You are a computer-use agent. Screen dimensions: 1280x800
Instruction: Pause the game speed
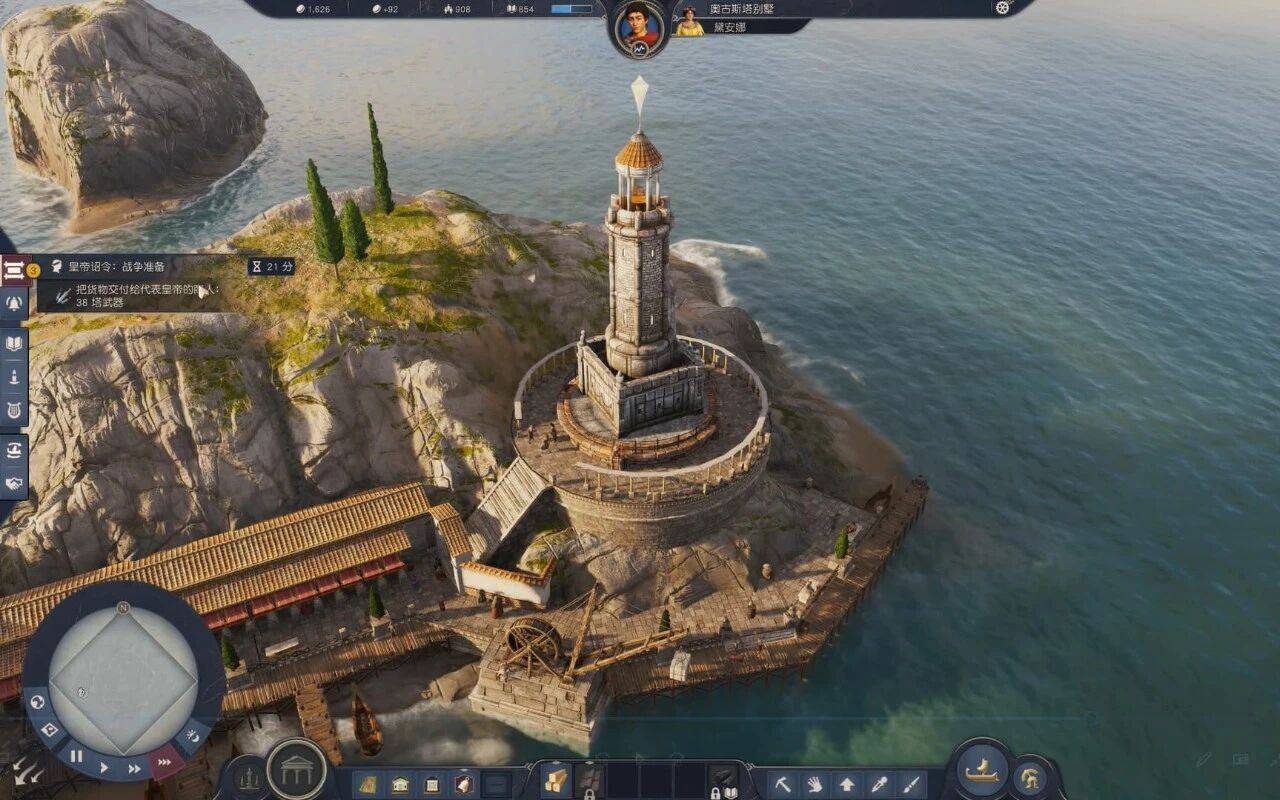(x=76, y=756)
